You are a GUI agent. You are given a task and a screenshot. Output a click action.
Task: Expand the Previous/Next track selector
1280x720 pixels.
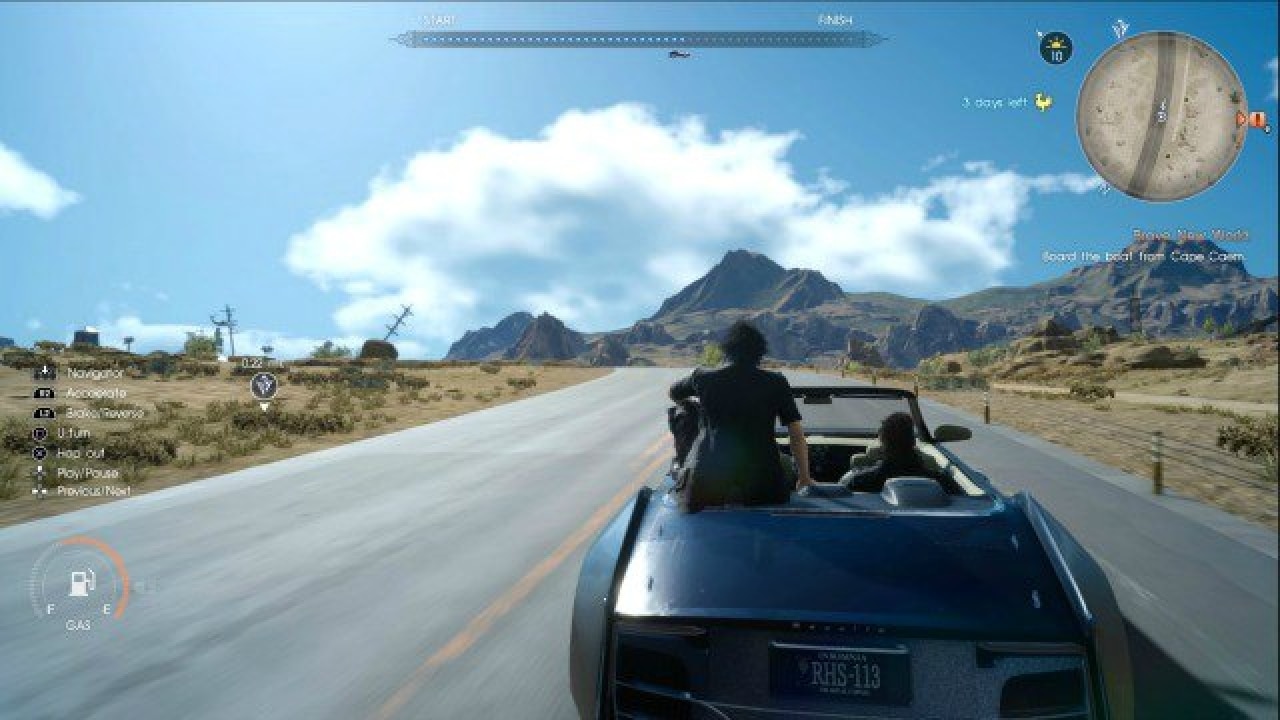click(x=41, y=491)
